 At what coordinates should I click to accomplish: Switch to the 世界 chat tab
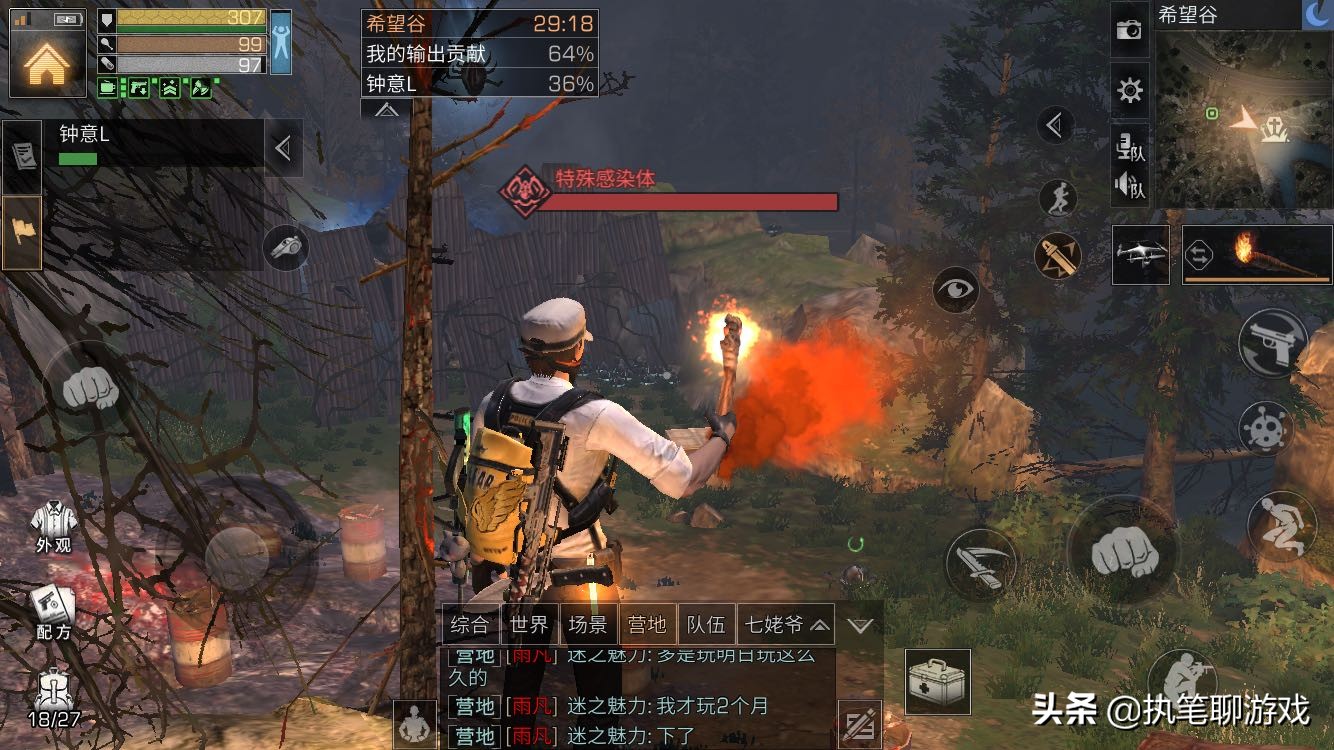click(531, 624)
